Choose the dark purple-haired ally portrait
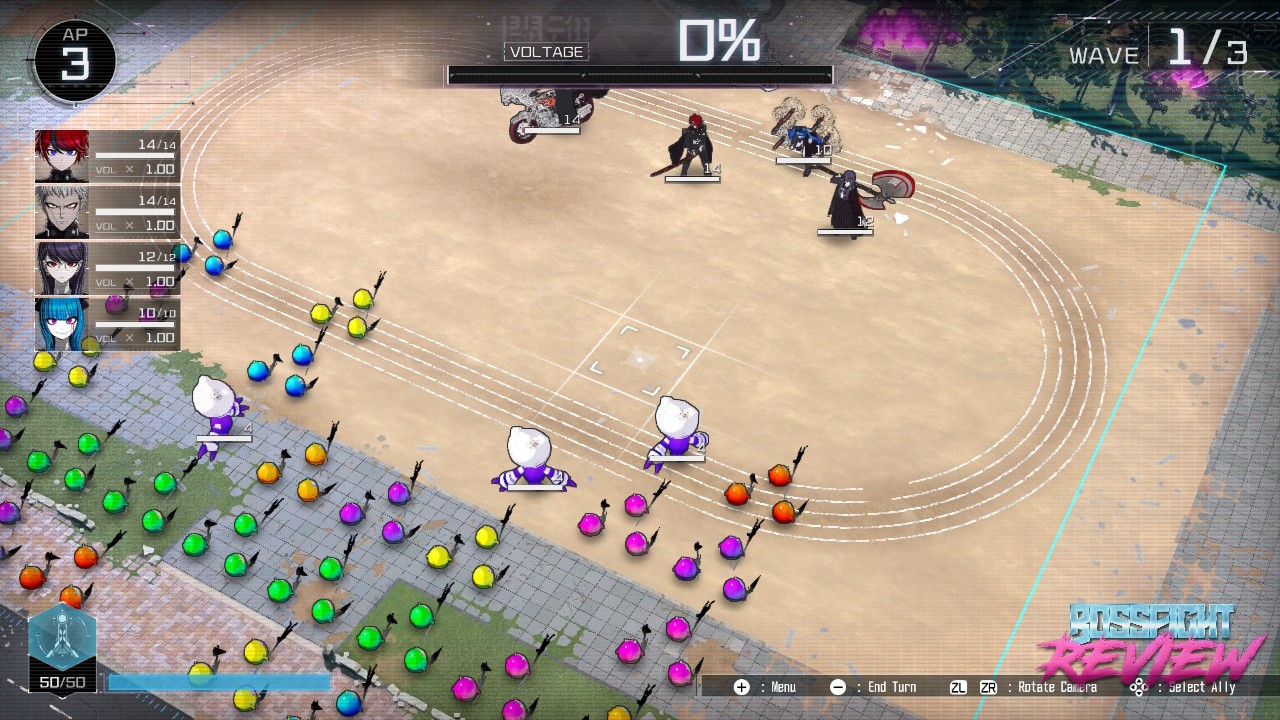This screenshot has height=720, width=1280. 62,268
